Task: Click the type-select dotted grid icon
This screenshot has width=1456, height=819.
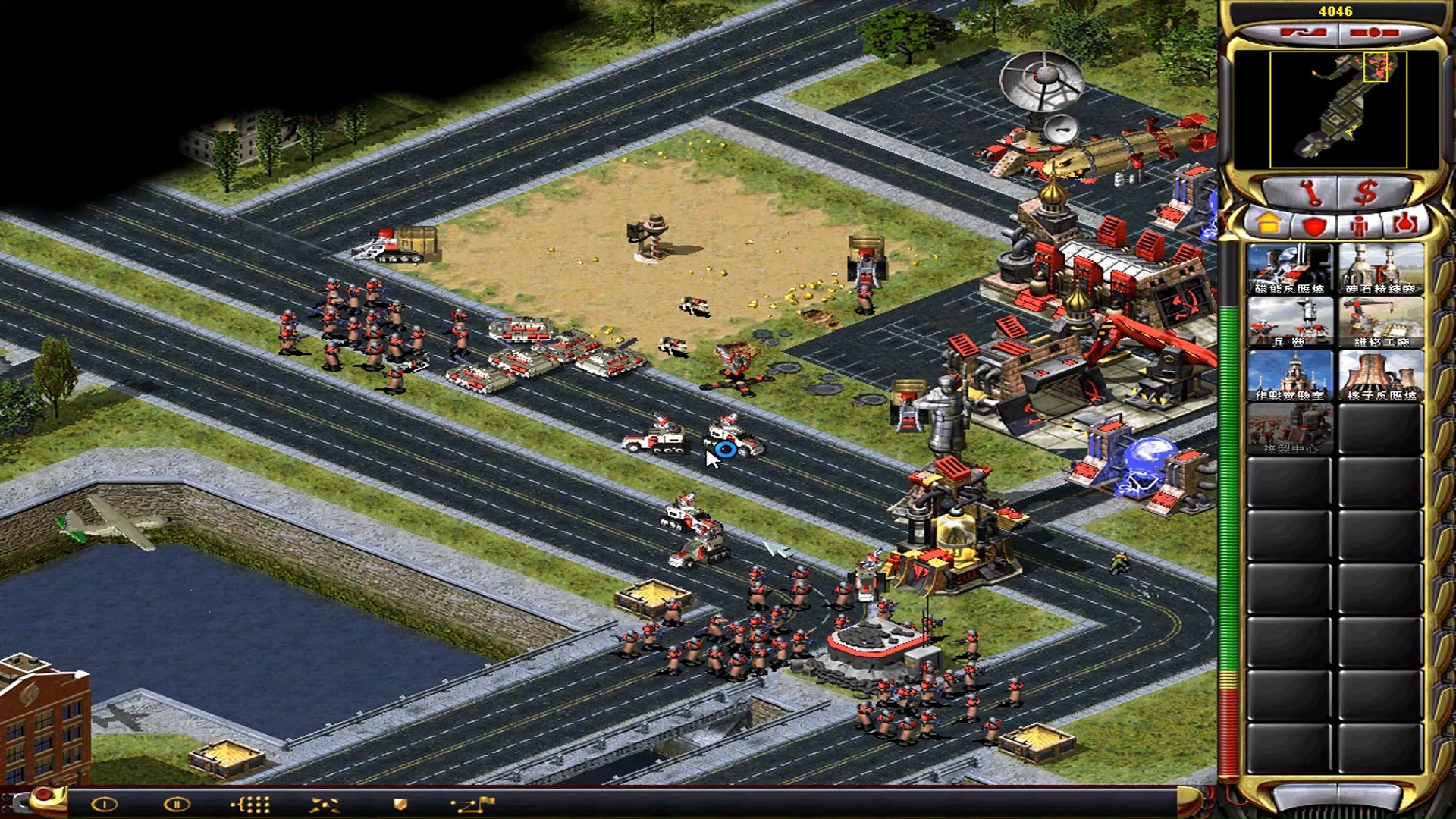Action: coord(250,805)
